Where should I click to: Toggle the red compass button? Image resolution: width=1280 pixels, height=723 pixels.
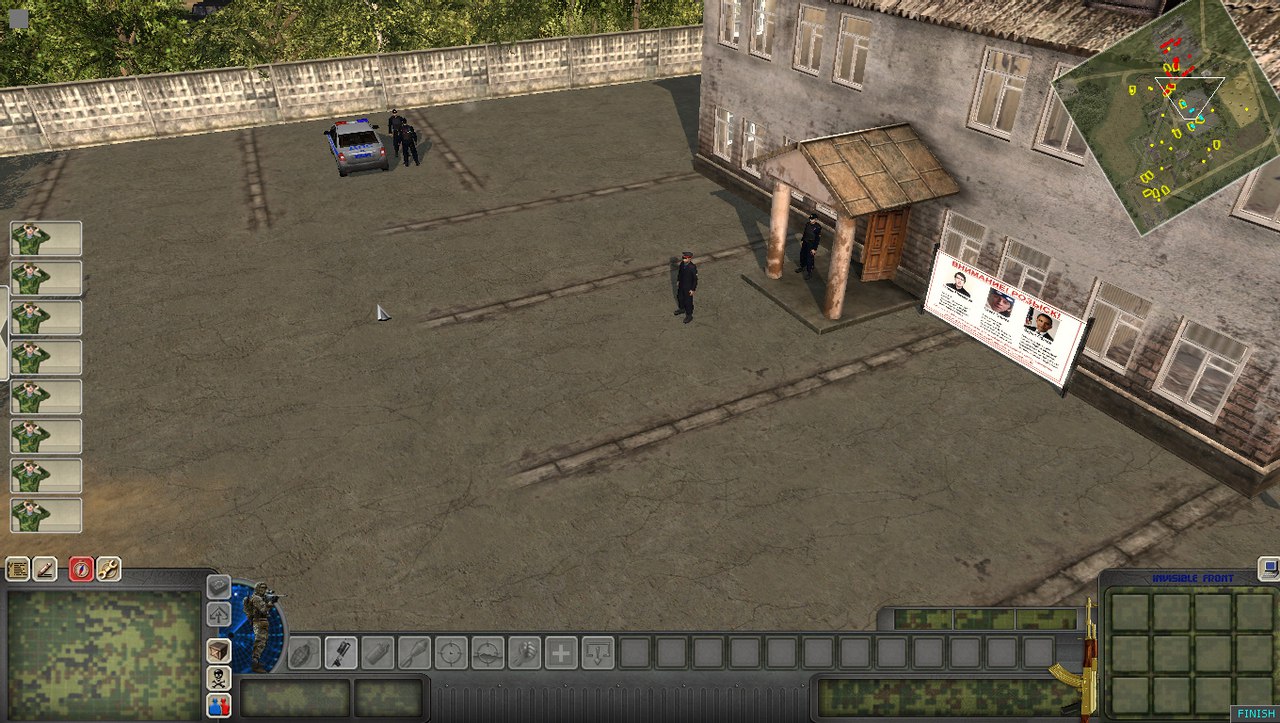81,570
